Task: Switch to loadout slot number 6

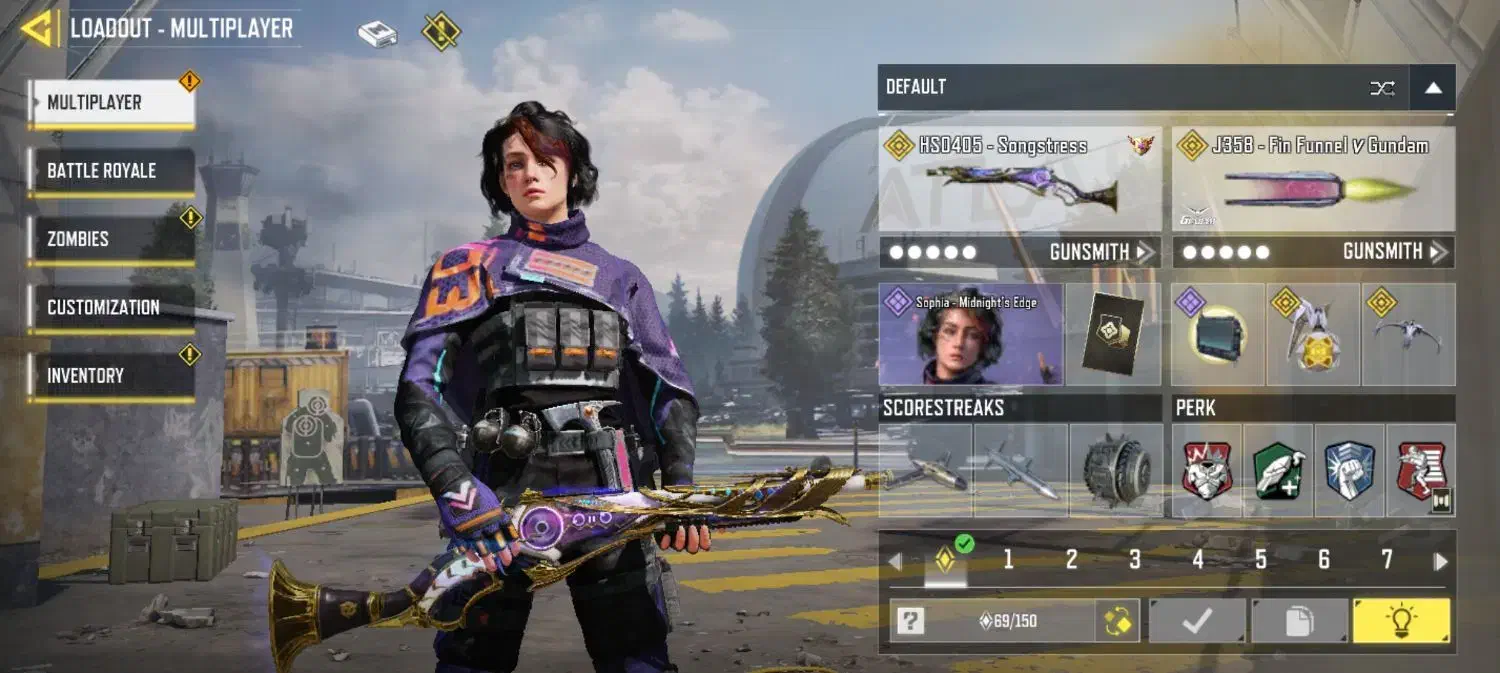Action: coord(1323,560)
